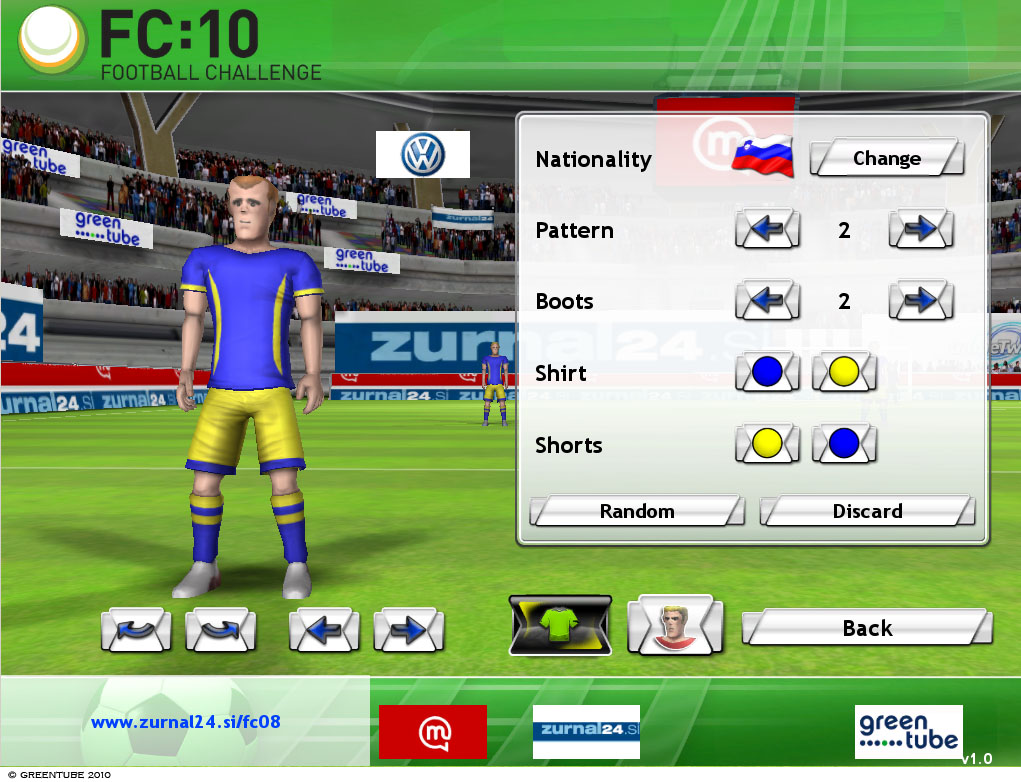Go Back to the previous screen
1021x782 pixels.
click(x=867, y=628)
